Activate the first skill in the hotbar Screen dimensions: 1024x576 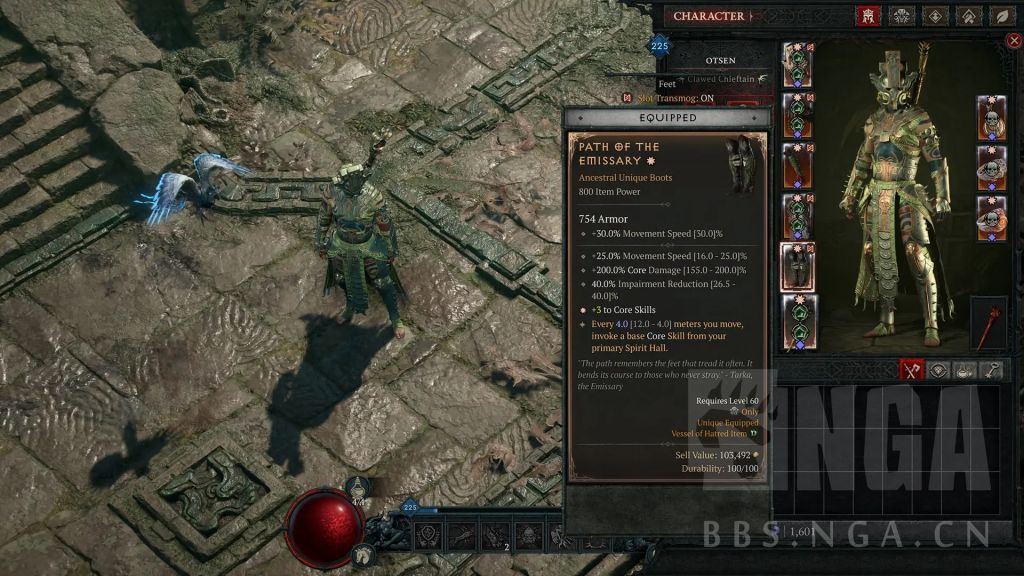tap(428, 536)
